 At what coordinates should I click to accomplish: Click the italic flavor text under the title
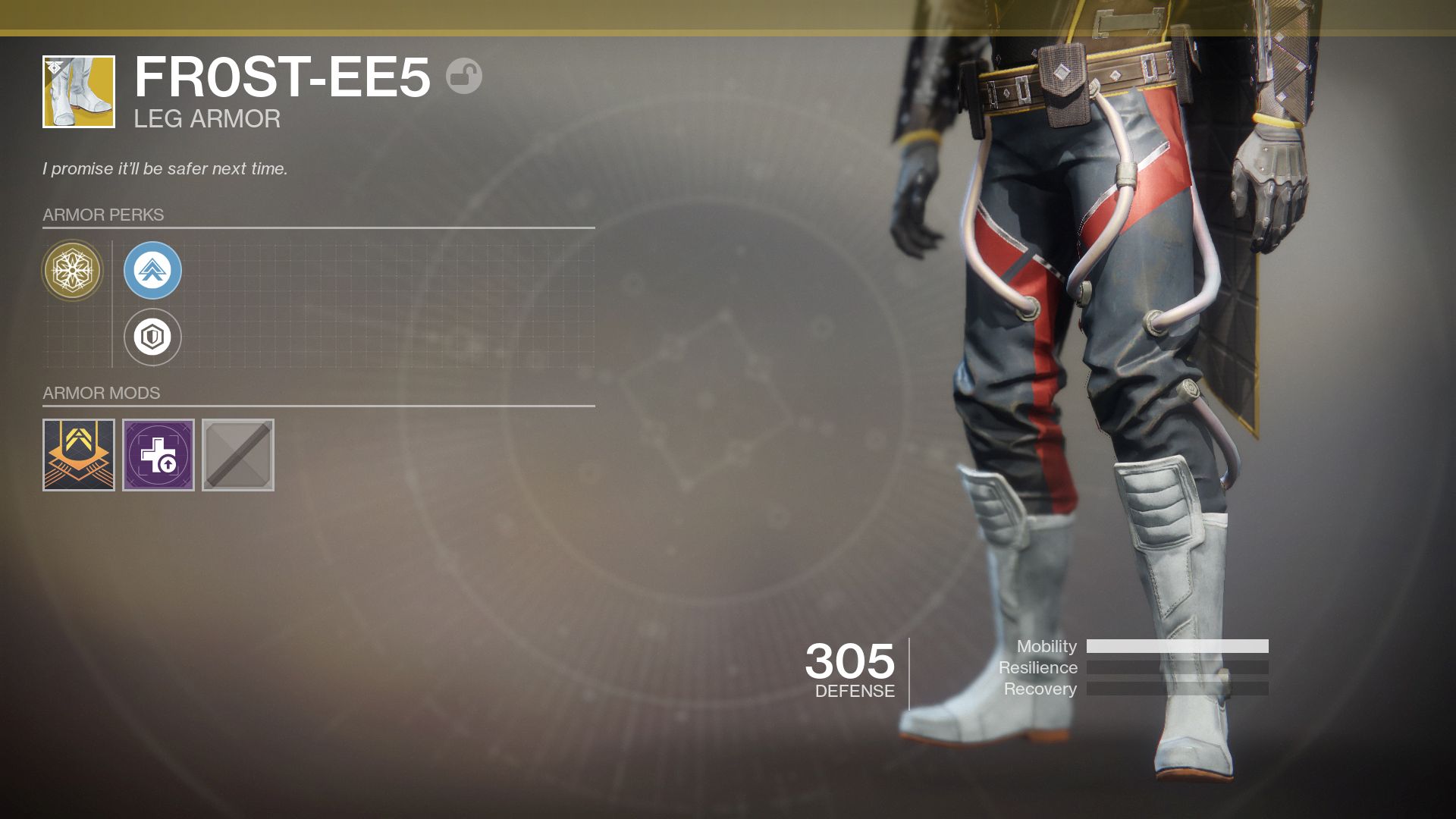point(165,168)
